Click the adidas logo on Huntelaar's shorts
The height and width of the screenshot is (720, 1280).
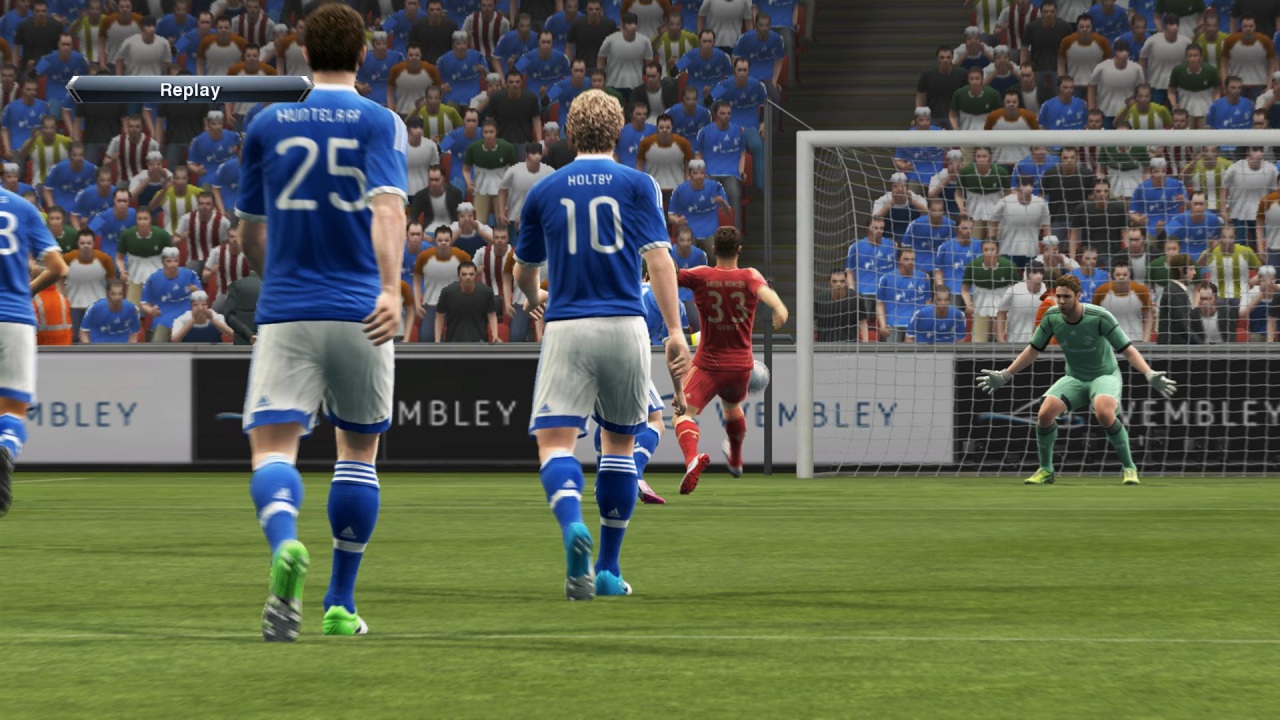(x=263, y=399)
